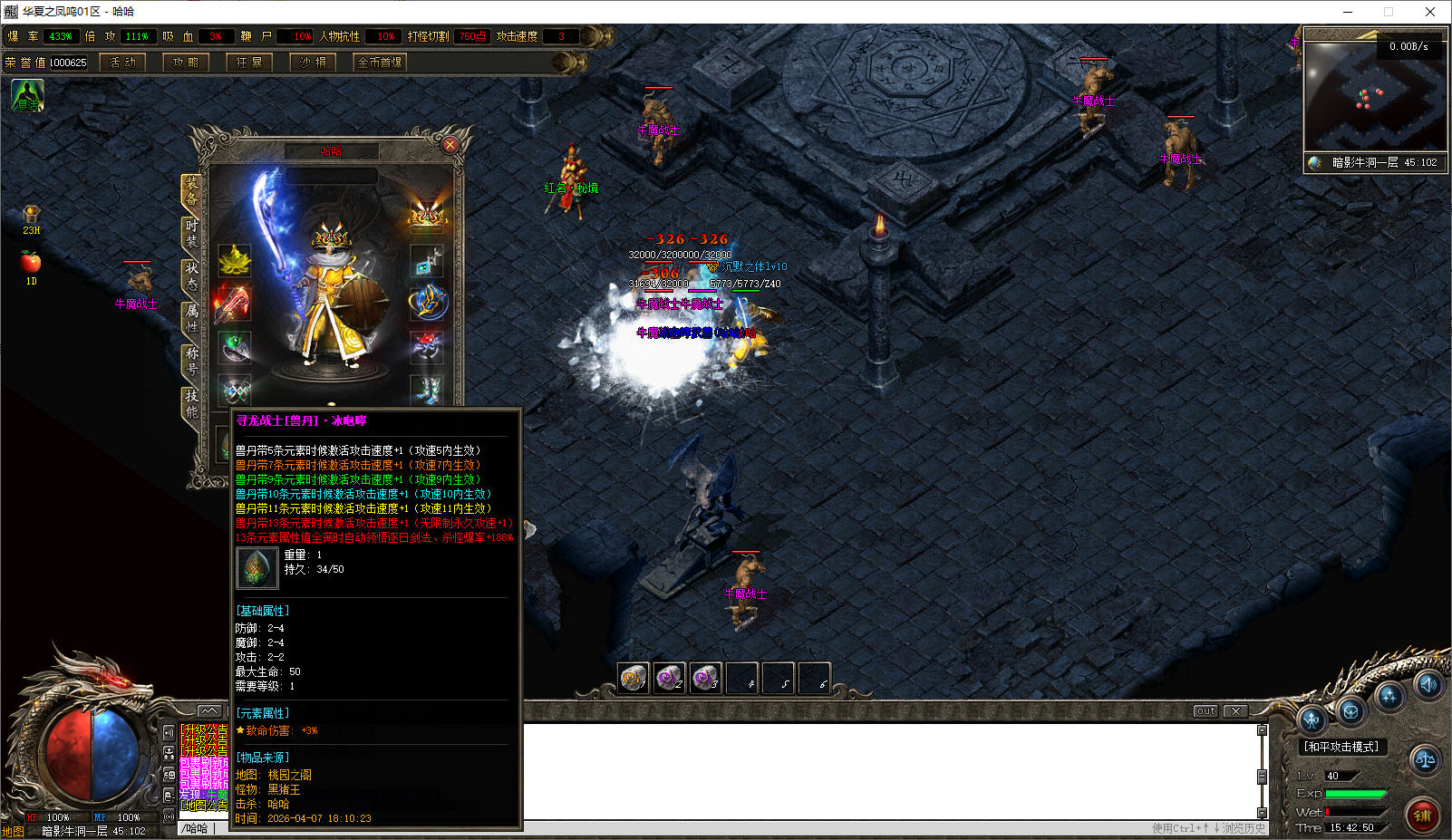Open the 状态 status tab
The width and height of the screenshot is (1452, 840).
191,275
